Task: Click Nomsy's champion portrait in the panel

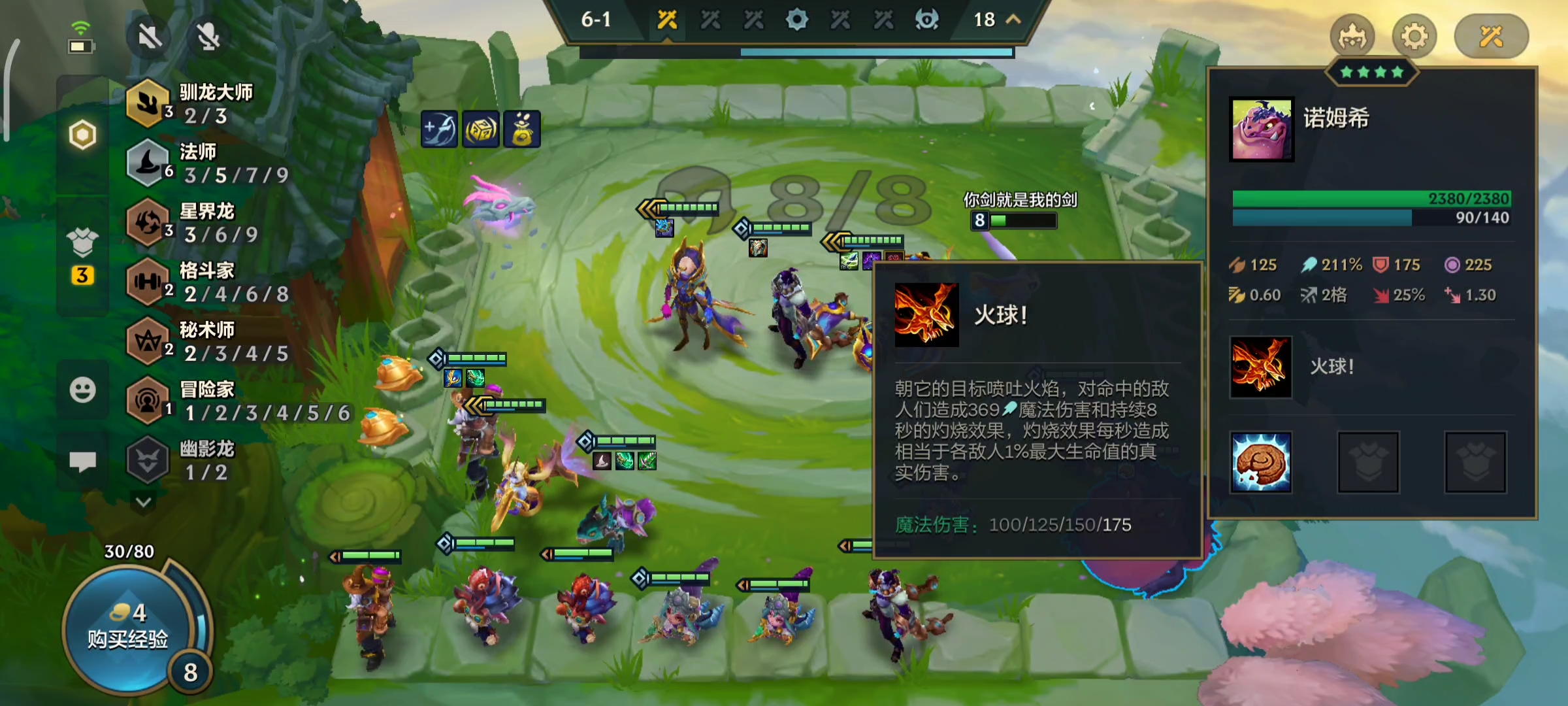Action: (1262, 130)
